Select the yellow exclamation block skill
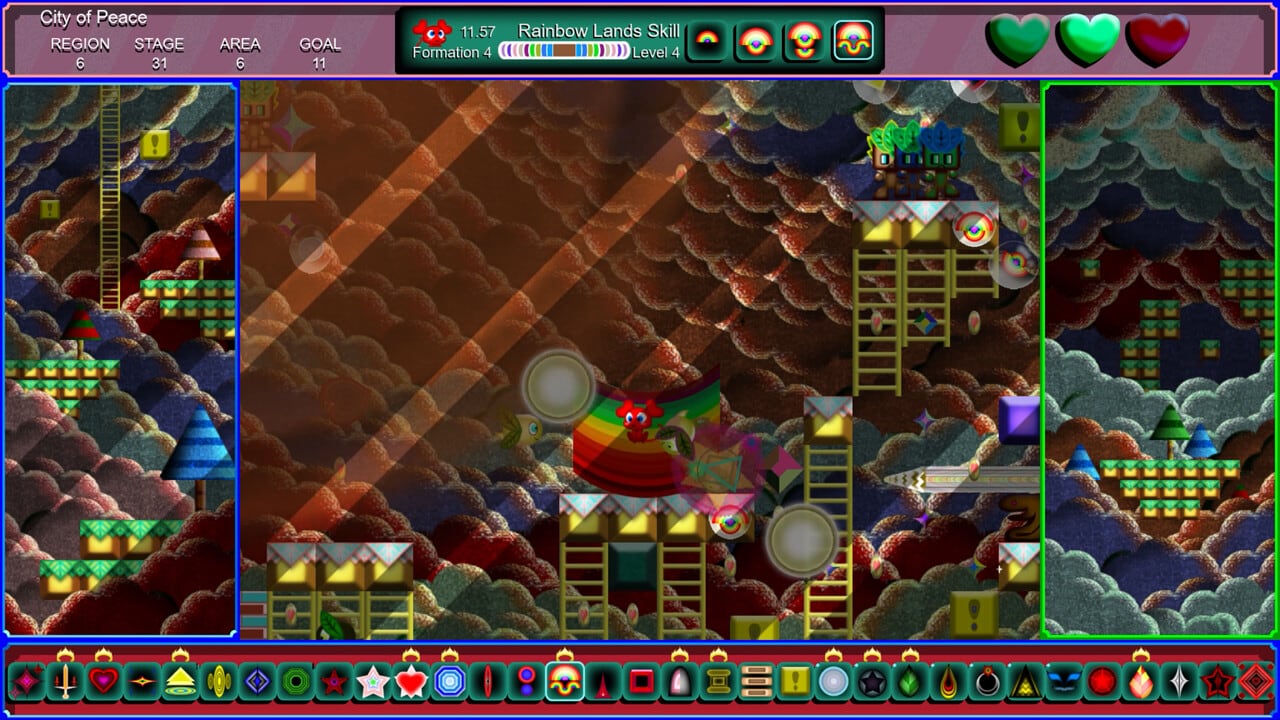Viewport: 1280px width, 720px height. tap(795, 682)
